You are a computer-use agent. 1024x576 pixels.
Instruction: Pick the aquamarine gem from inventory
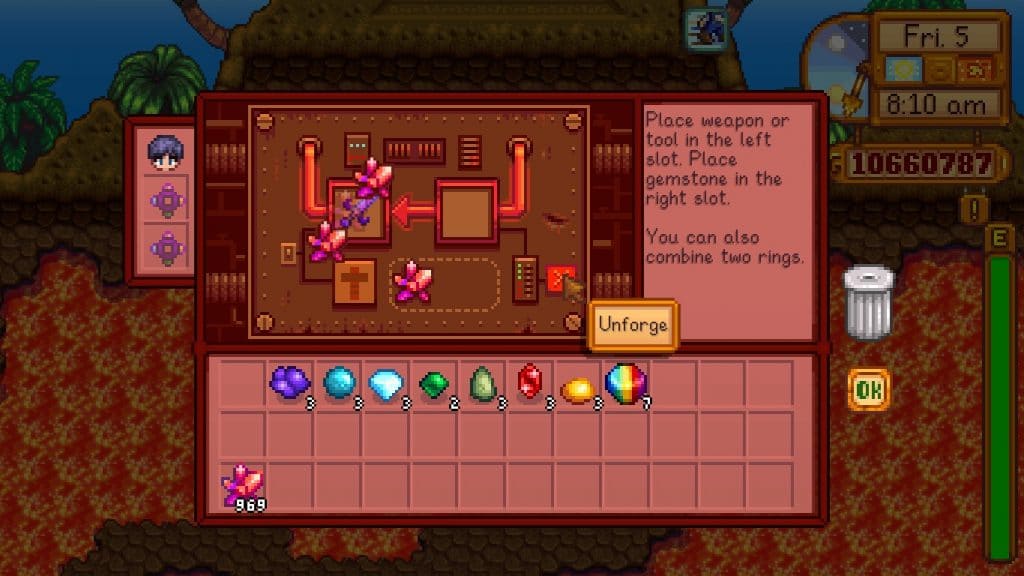(338, 382)
